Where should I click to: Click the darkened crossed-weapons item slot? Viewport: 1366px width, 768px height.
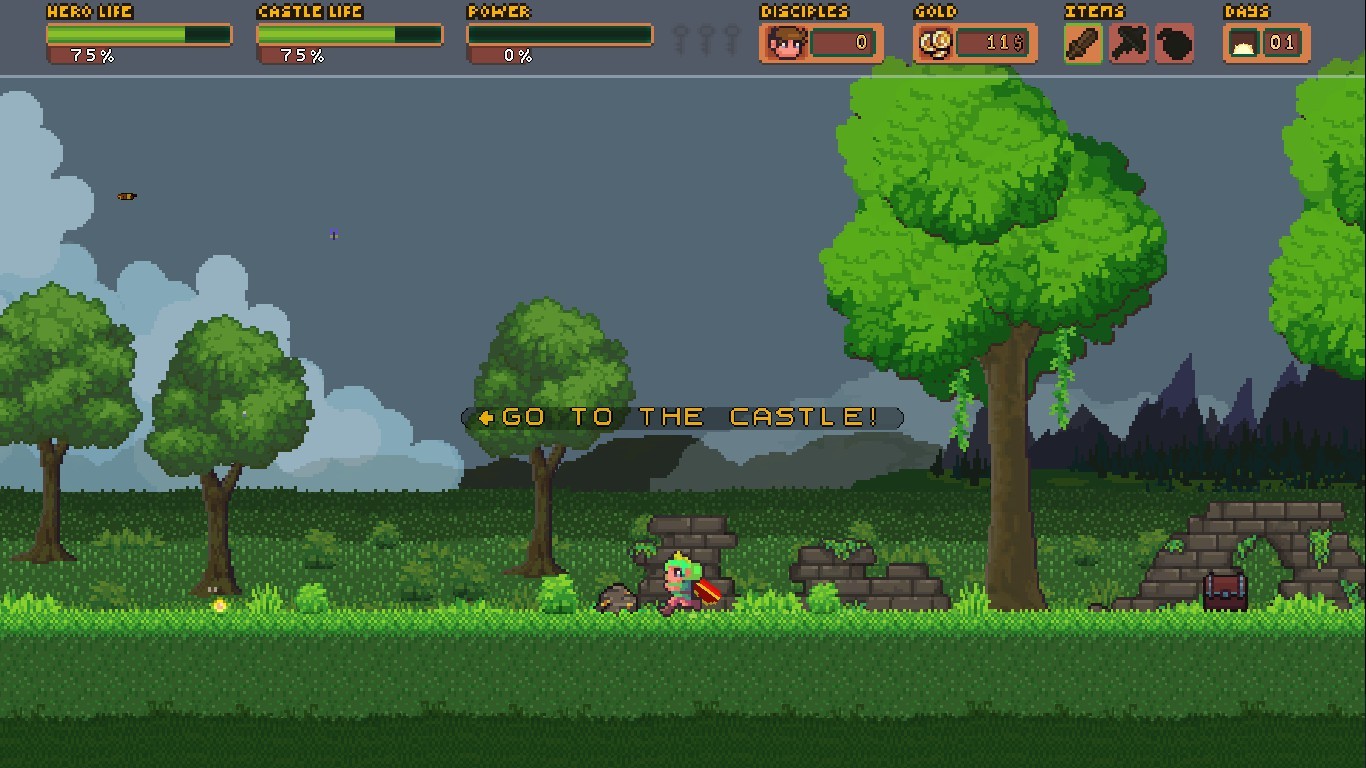1128,43
